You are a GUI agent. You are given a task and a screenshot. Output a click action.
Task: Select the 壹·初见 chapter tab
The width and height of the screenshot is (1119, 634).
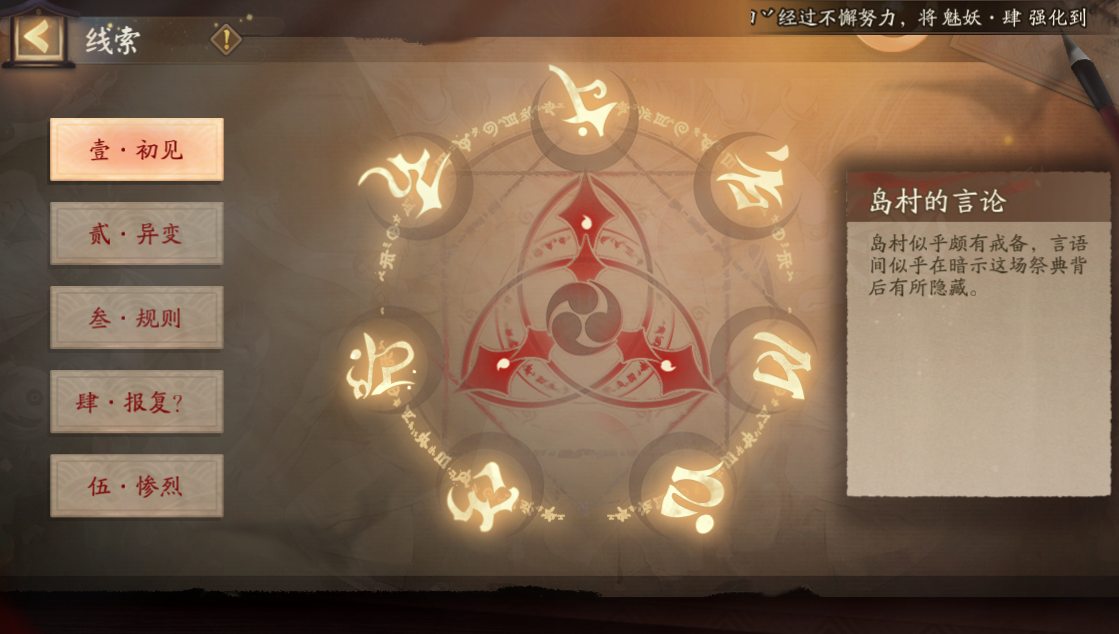[x=137, y=150]
